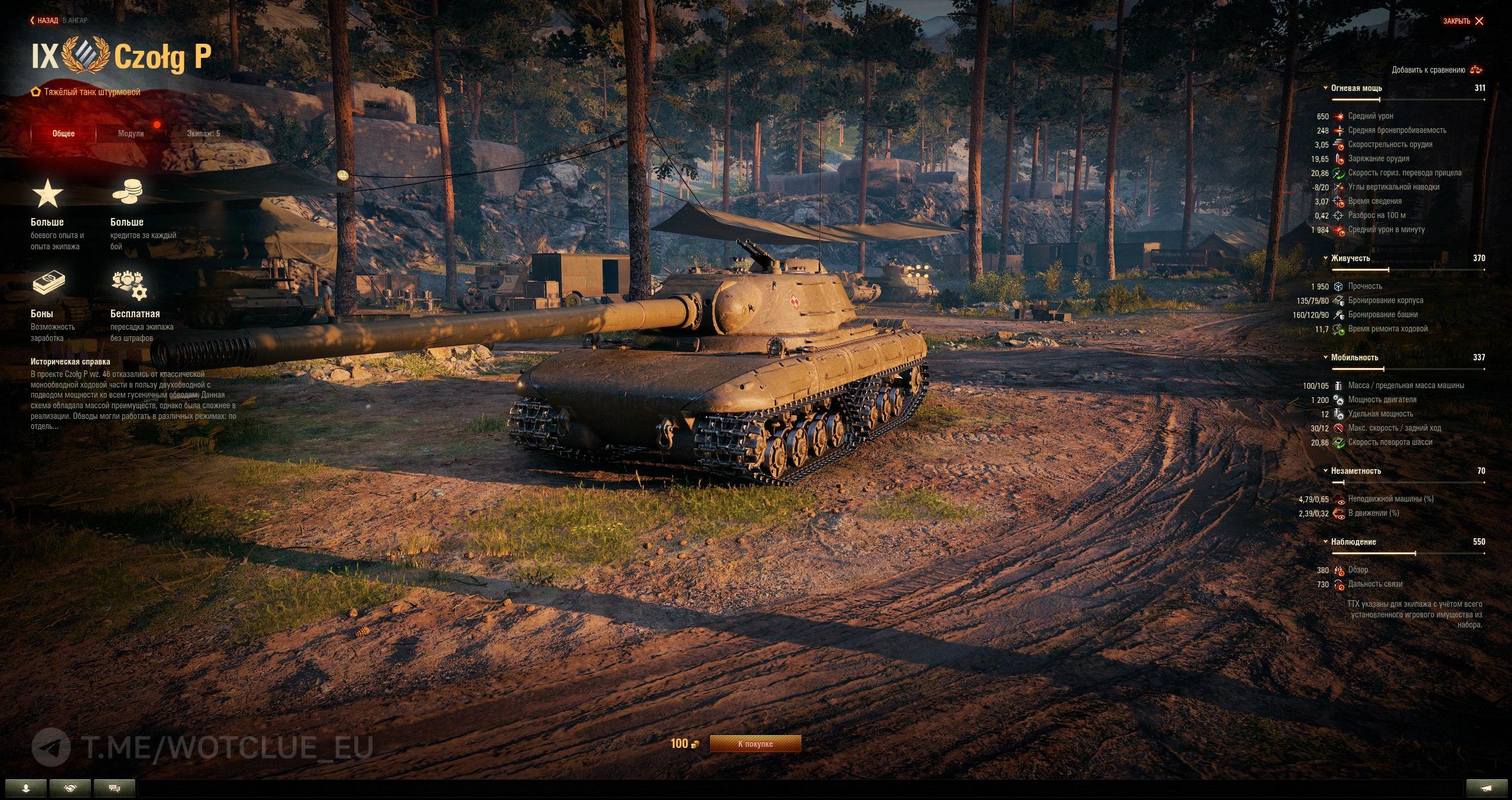1512x800 pixels.
Task: Open the player silhouette button in bottom bar
Action: 26,788
